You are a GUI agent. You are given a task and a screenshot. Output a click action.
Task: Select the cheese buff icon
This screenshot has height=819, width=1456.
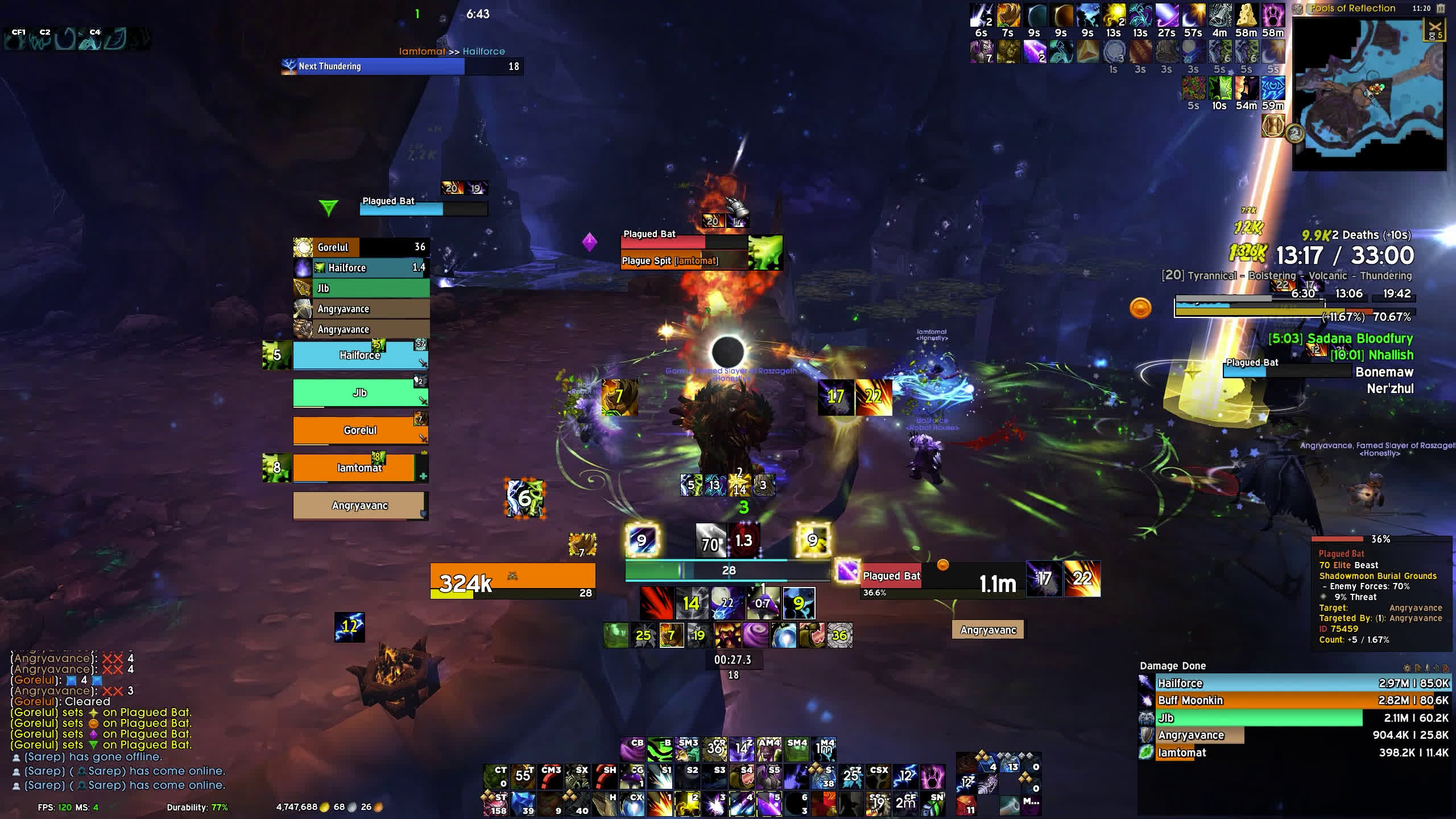point(1246,16)
